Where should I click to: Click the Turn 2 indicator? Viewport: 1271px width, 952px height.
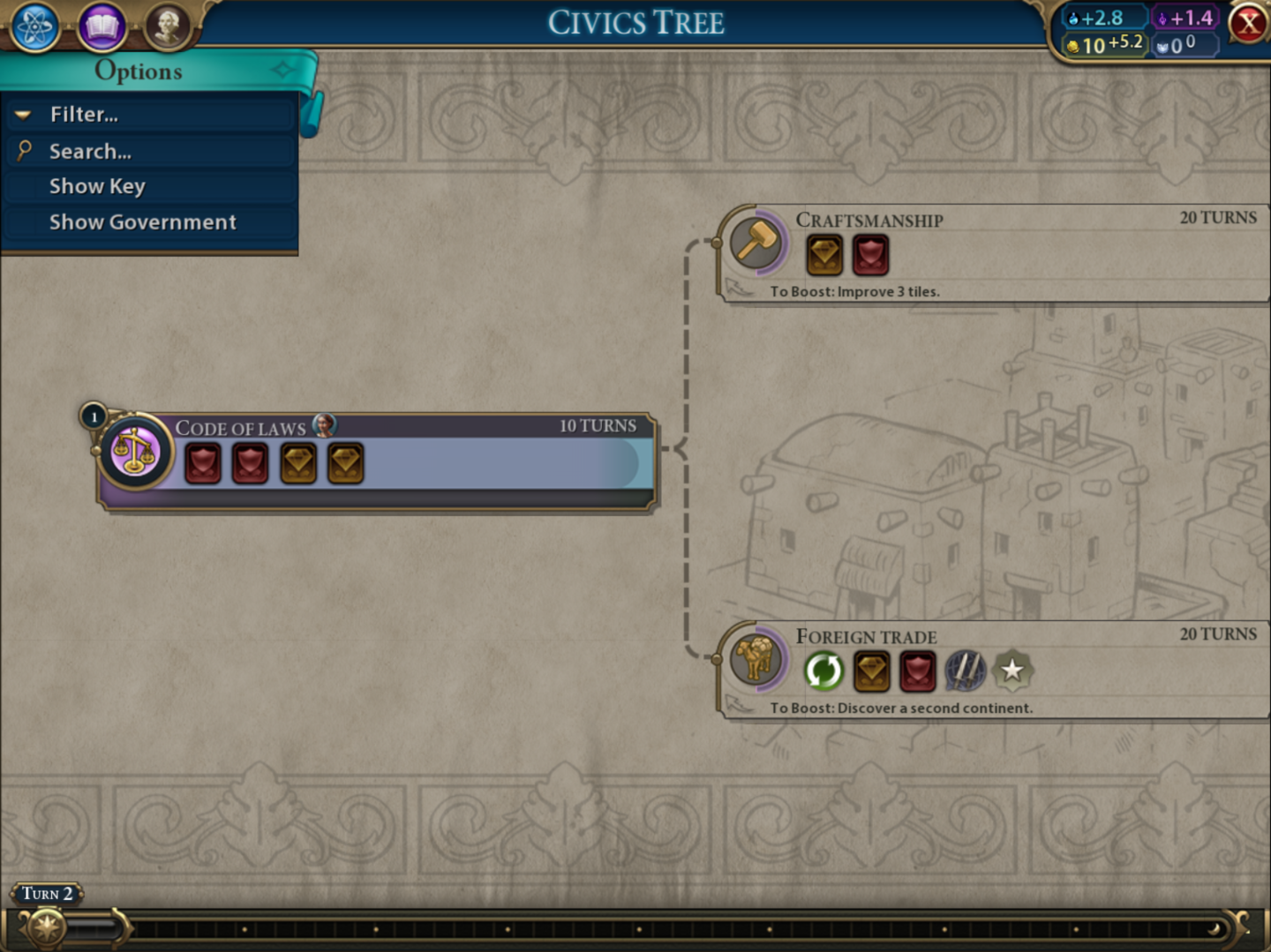tap(47, 893)
